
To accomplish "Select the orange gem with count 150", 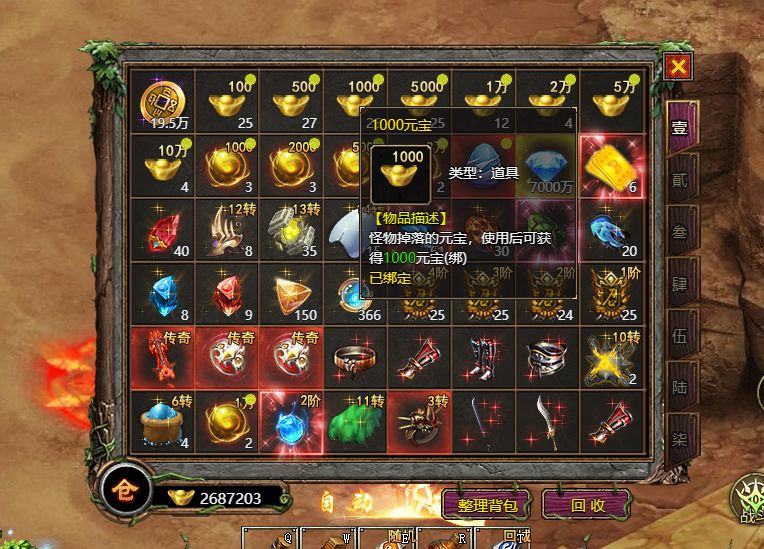I will (x=290, y=294).
